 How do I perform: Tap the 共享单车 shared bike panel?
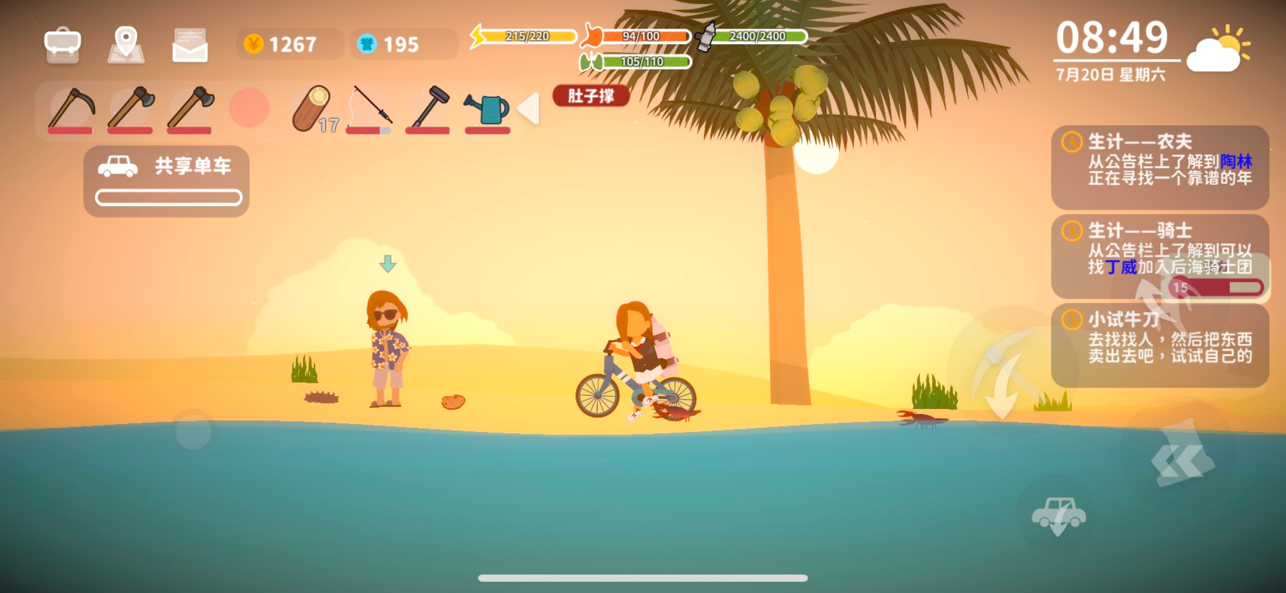pyautogui.click(x=167, y=180)
